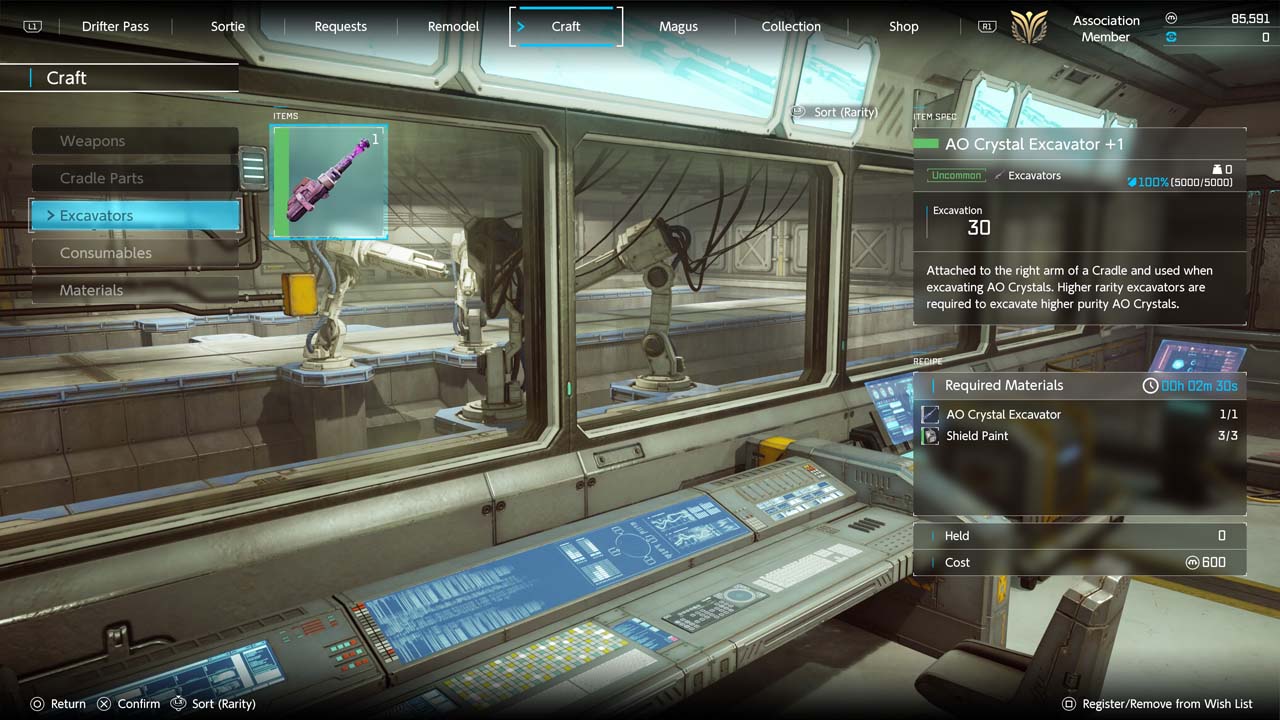Switch to the Magus tab
The width and height of the screenshot is (1280, 720).
pyautogui.click(x=678, y=26)
